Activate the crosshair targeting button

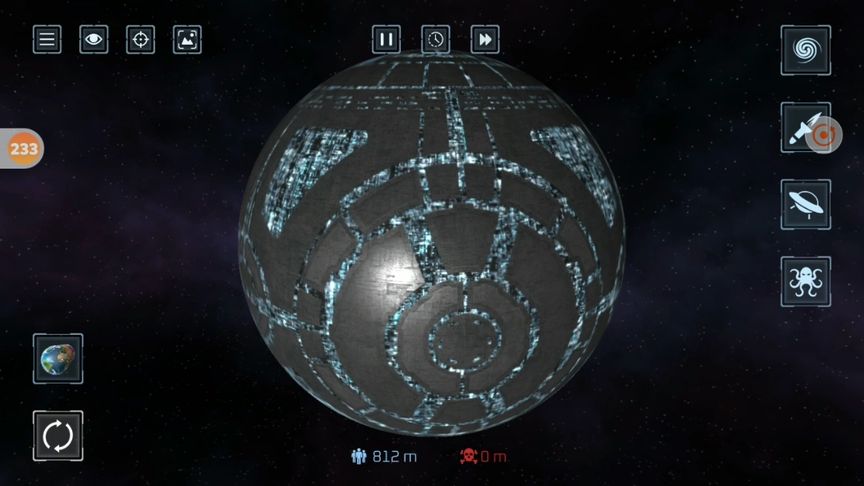pyautogui.click(x=141, y=39)
